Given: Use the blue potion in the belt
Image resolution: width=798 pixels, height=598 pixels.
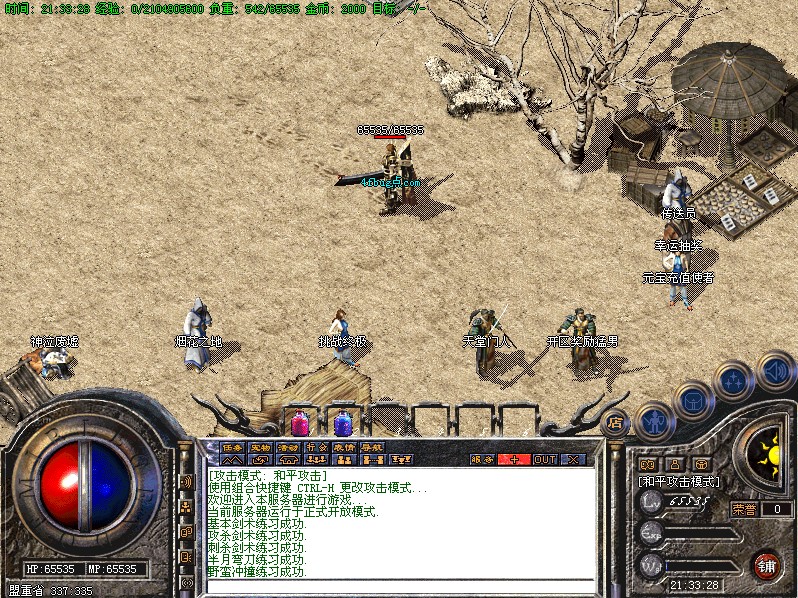Looking at the screenshot, I should click(x=342, y=422).
